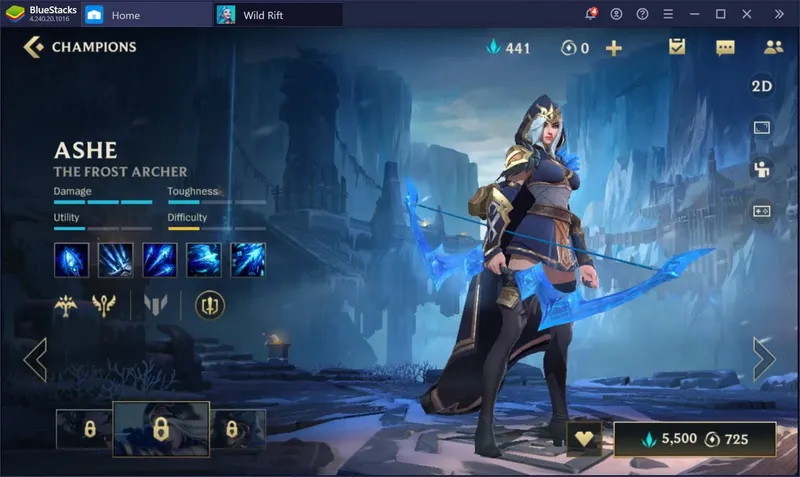Open the gamepad icon on the right
This screenshot has height=477, width=800.
762,211
